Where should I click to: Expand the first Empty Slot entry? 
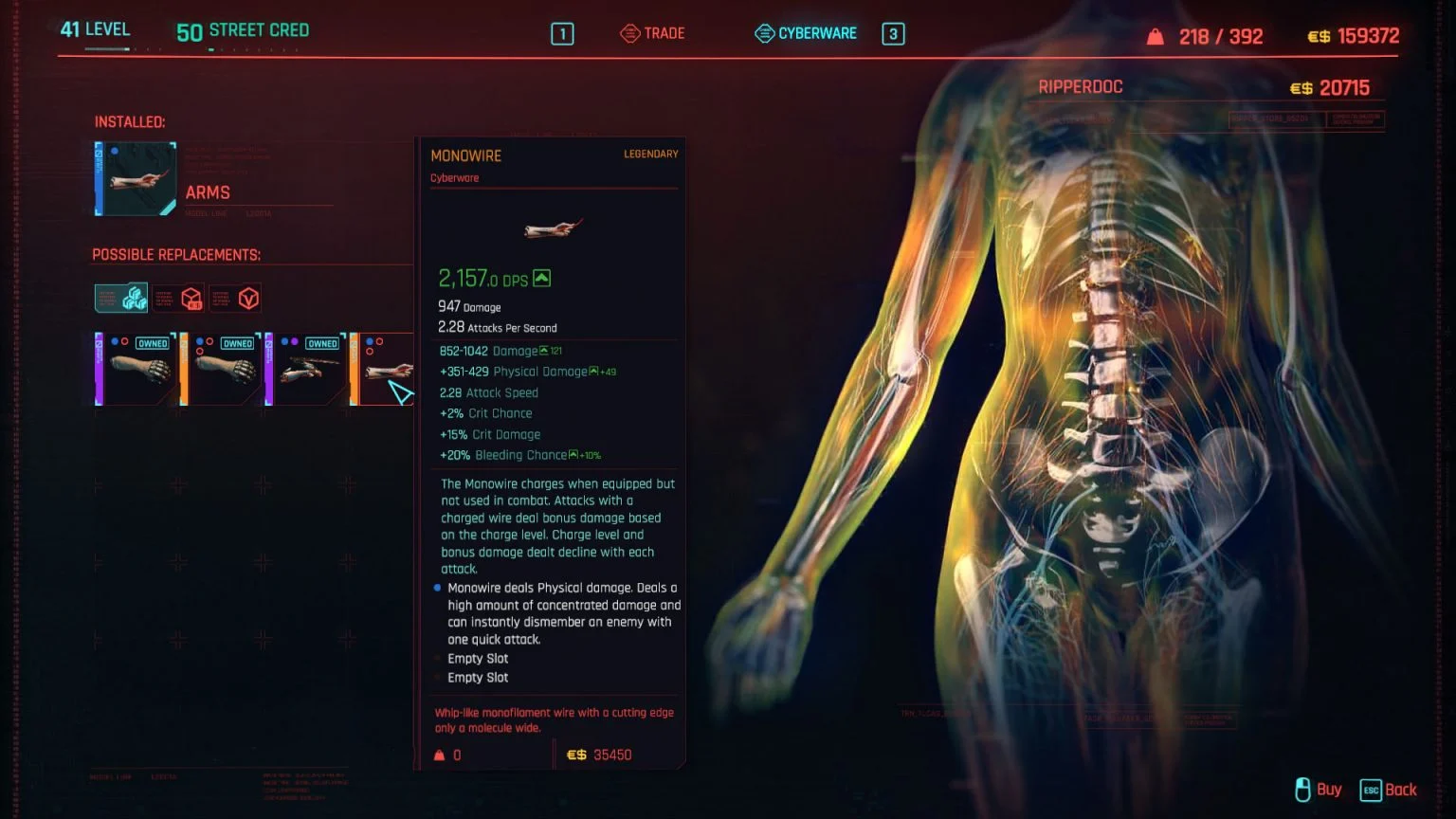point(477,658)
